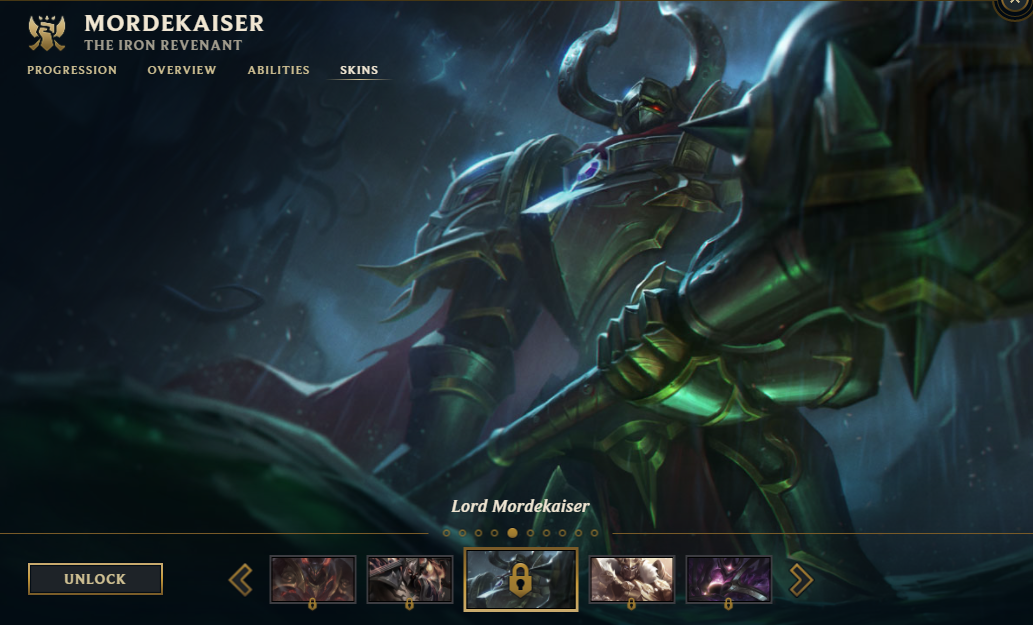1033x625 pixels.
Task: Close the champion details window
Action: click(1017, 5)
